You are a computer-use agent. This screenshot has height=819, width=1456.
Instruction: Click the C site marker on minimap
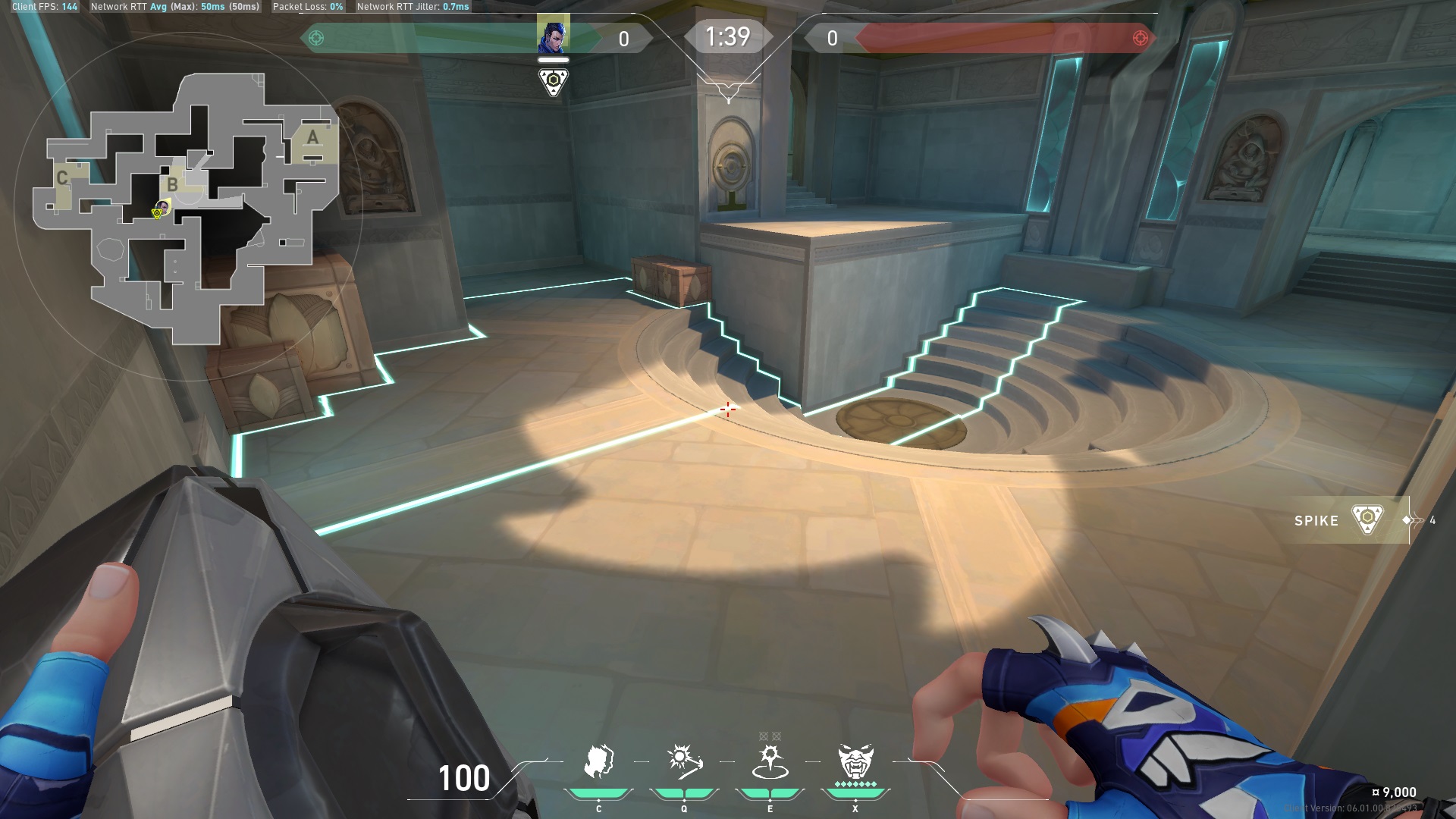[62, 178]
